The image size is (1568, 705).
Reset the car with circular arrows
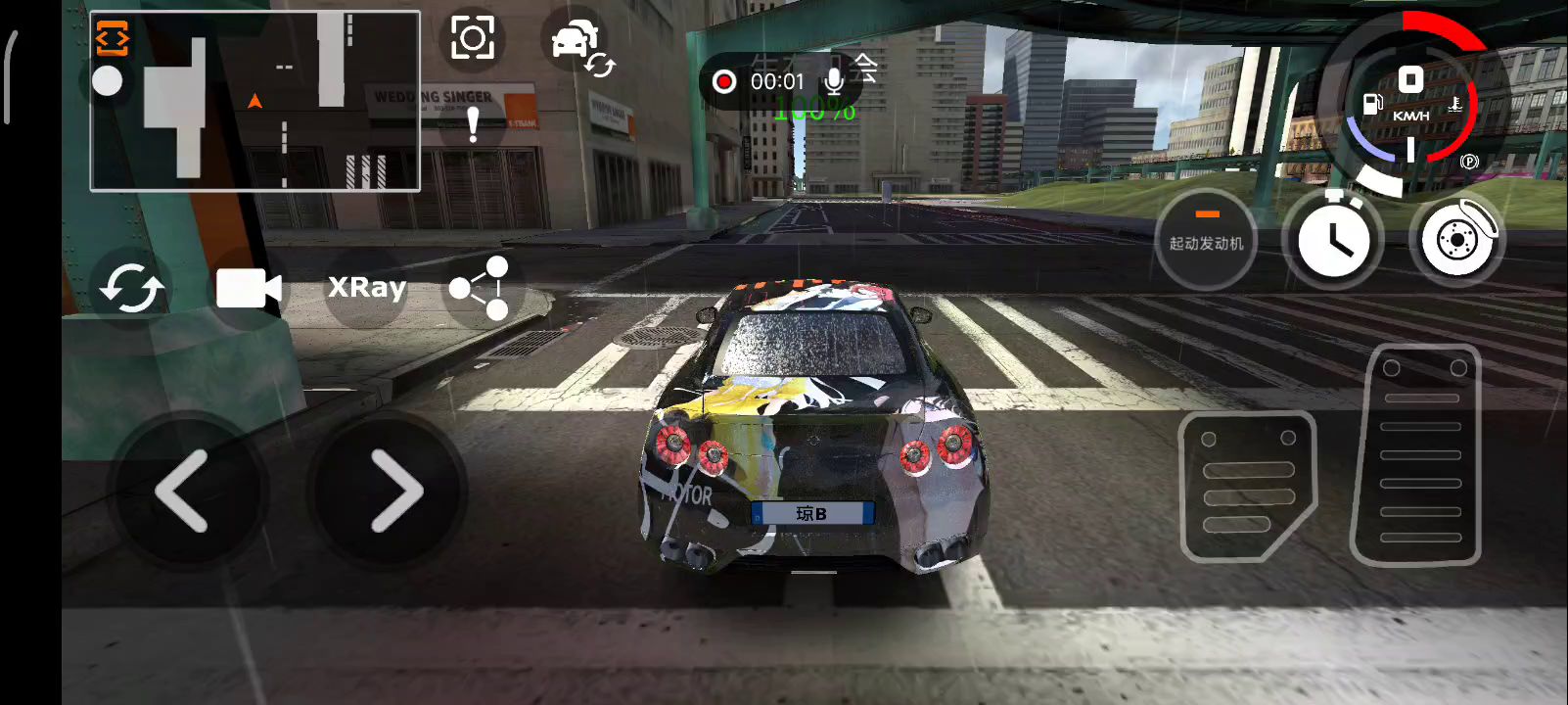point(132,288)
